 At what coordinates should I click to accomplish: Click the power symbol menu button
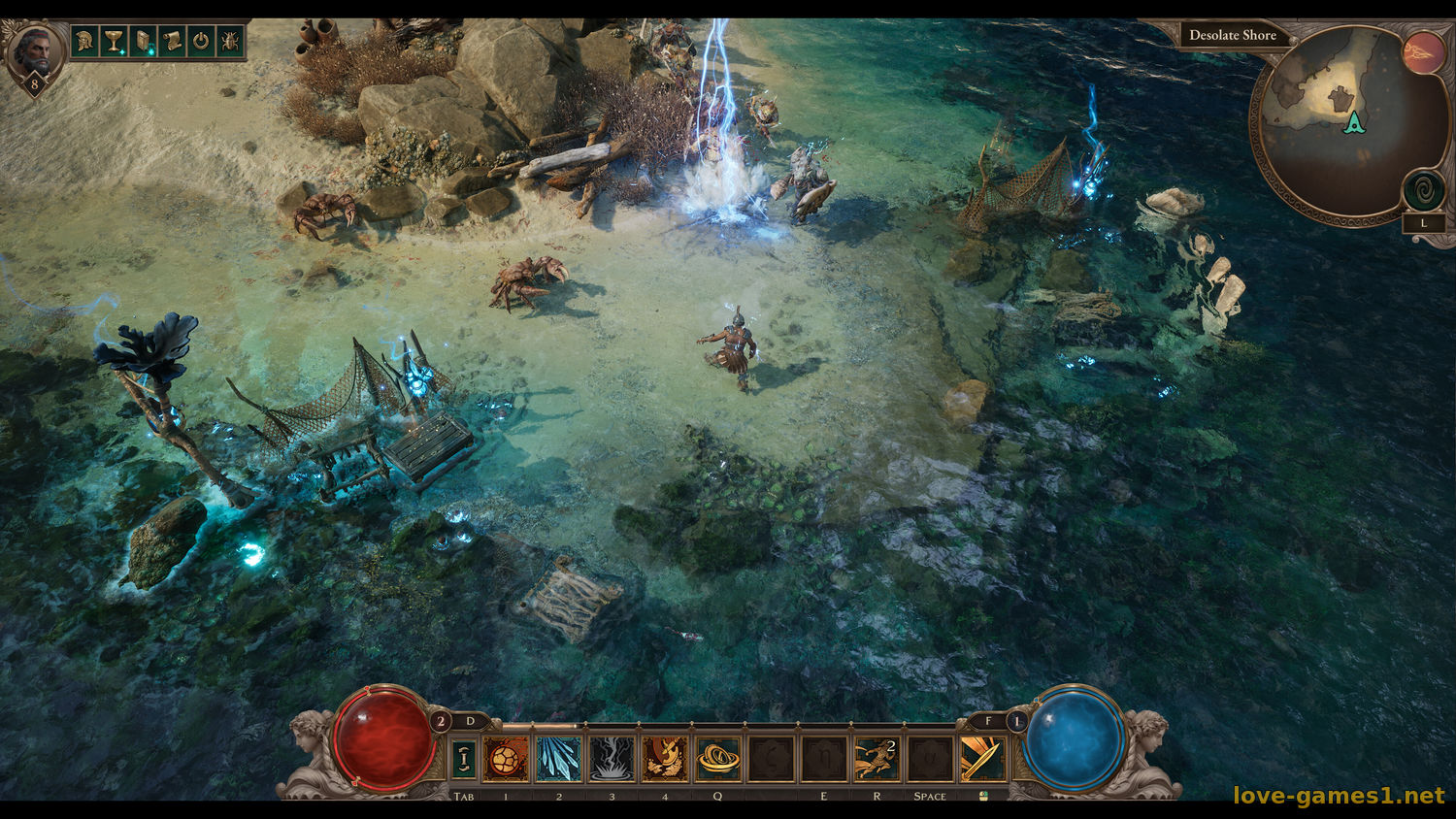tap(201, 42)
